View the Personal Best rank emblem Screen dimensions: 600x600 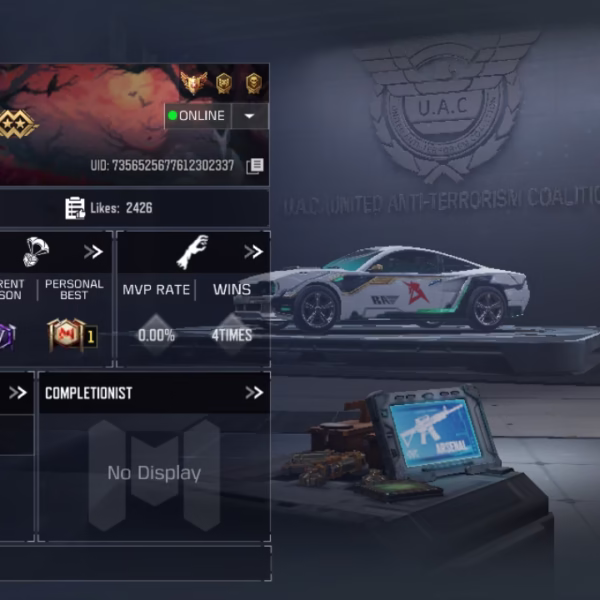pos(71,334)
